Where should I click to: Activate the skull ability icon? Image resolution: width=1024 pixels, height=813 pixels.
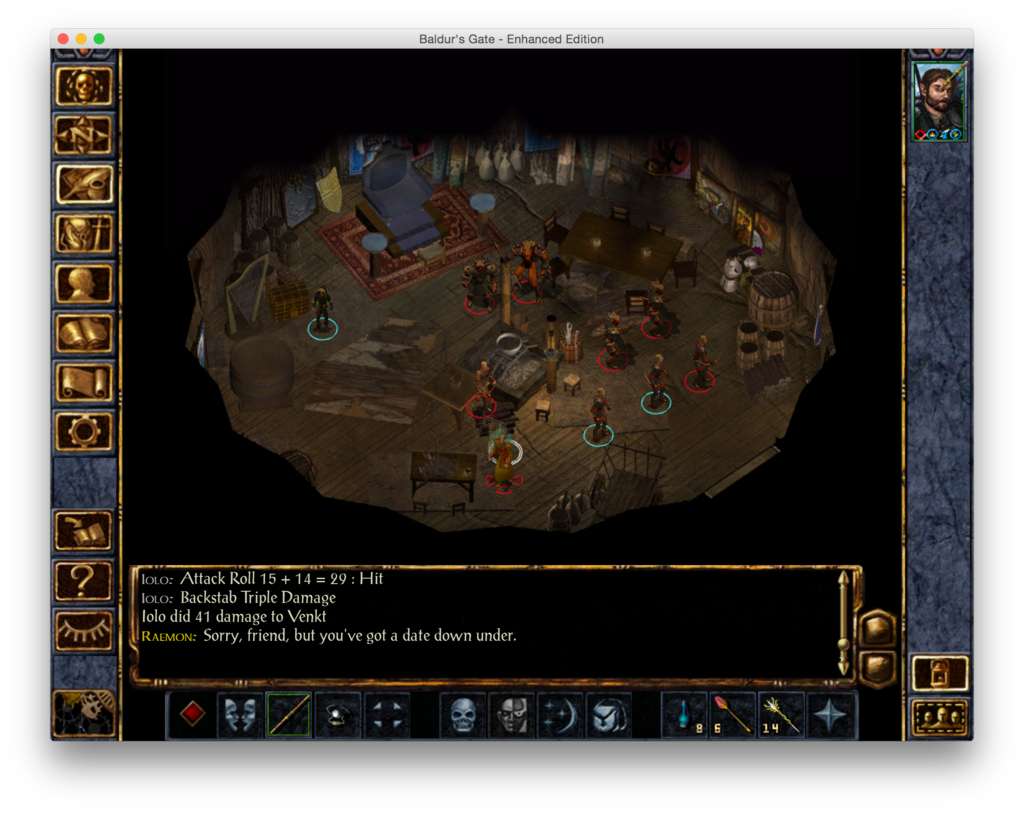coord(463,715)
